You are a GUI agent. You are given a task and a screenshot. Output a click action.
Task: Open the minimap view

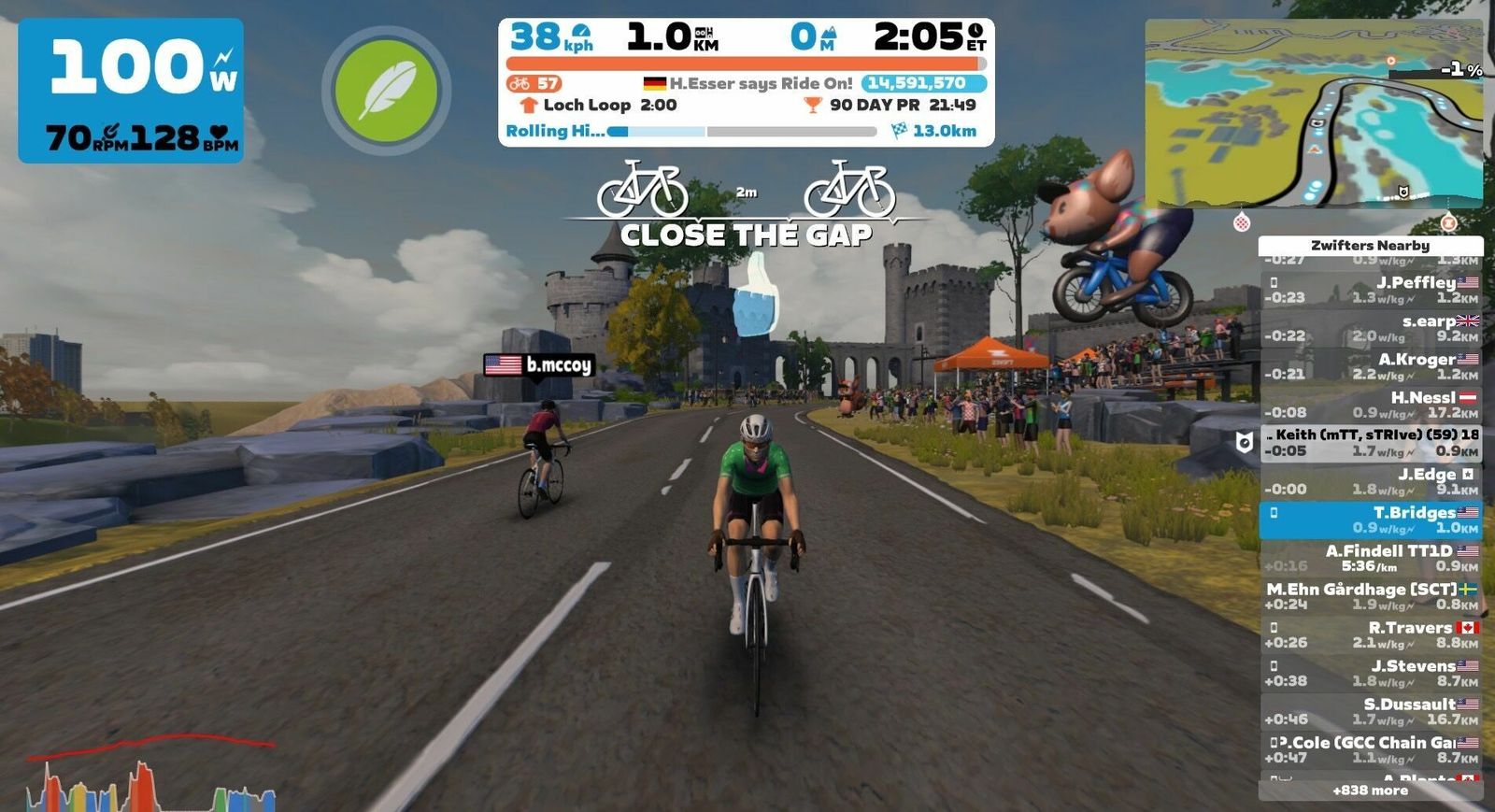point(1313,114)
